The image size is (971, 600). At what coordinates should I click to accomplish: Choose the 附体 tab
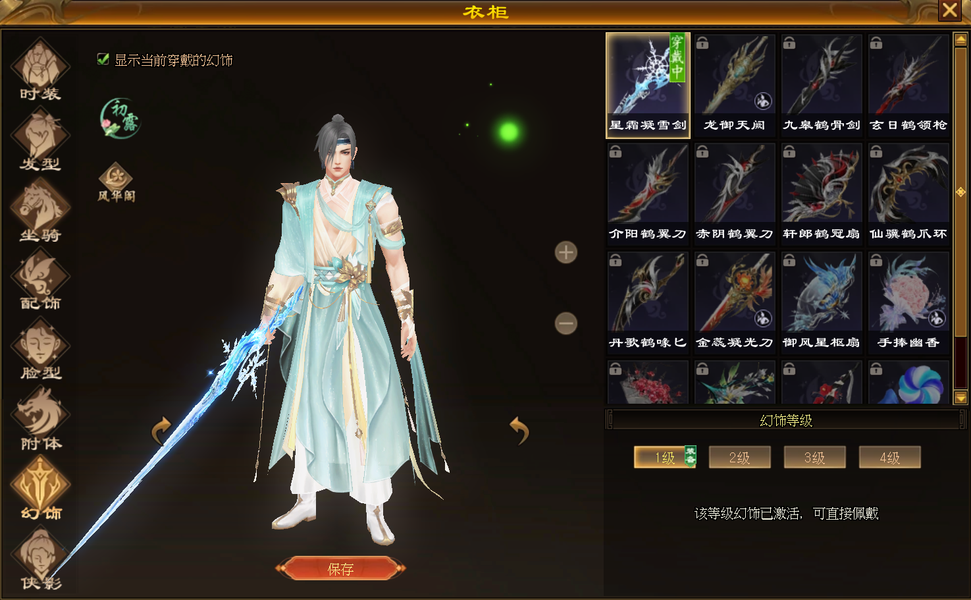[x=40, y=418]
